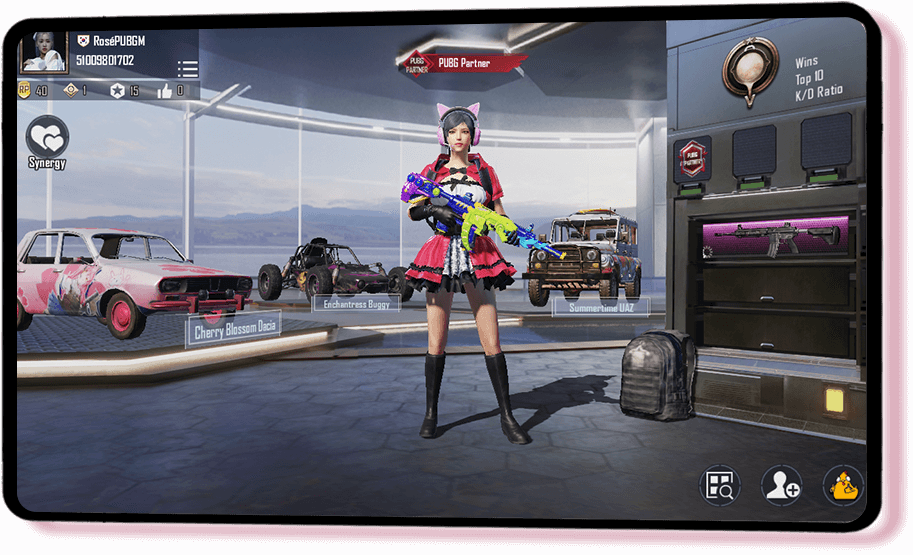Select the Summertime UAZ label
Image resolution: width=913 pixels, height=555 pixels.
tap(600, 307)
